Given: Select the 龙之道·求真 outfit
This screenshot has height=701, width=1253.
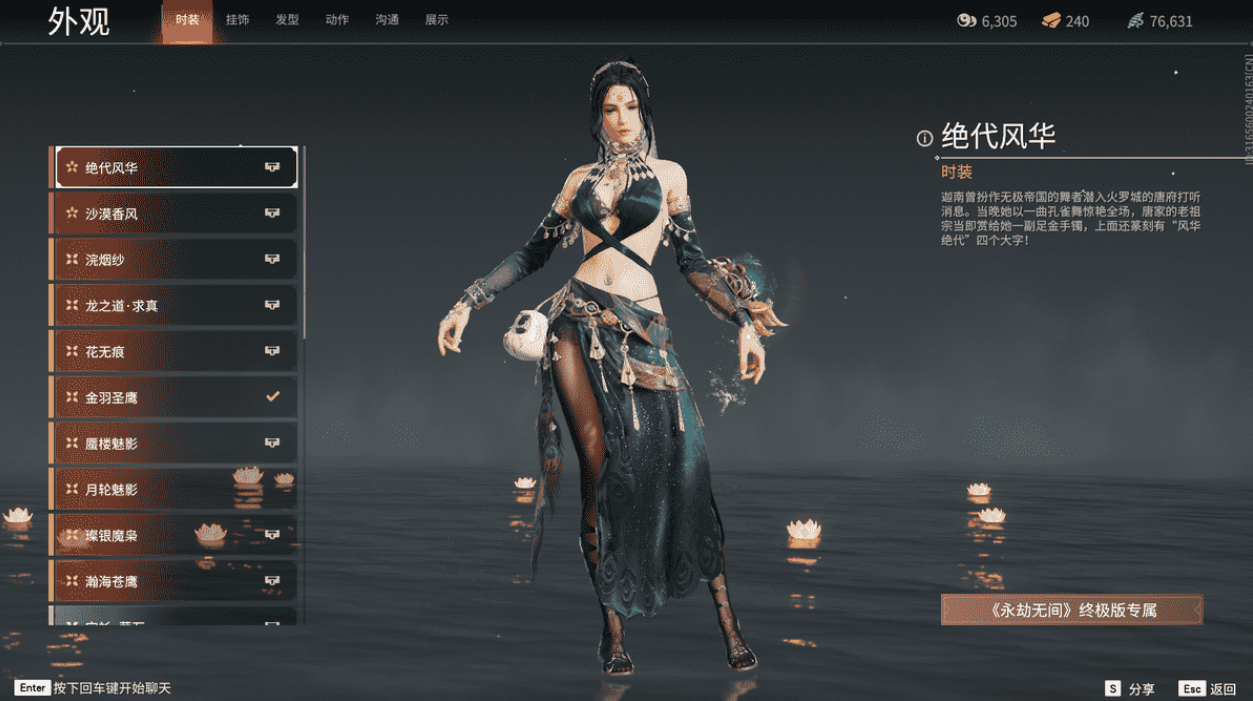Looking at the screenshot, I should click(x=175, y=306).
